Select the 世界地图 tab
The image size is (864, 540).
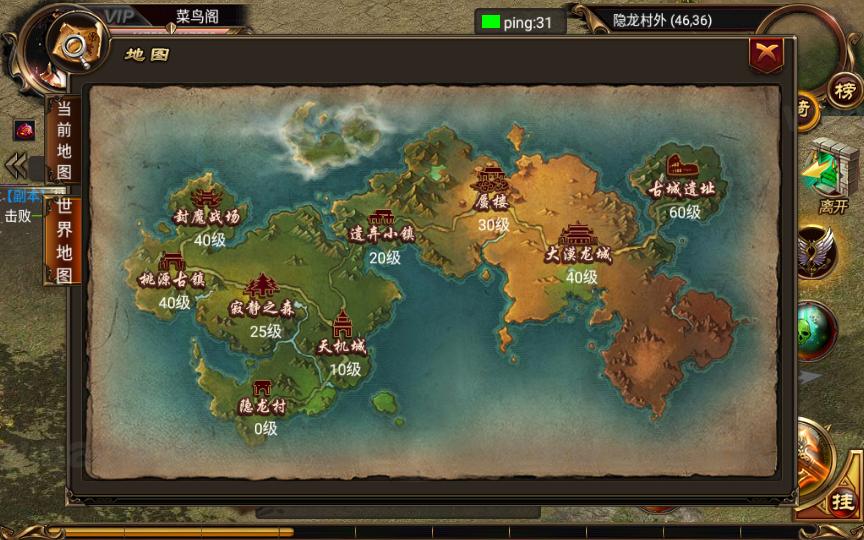point(63,241)
